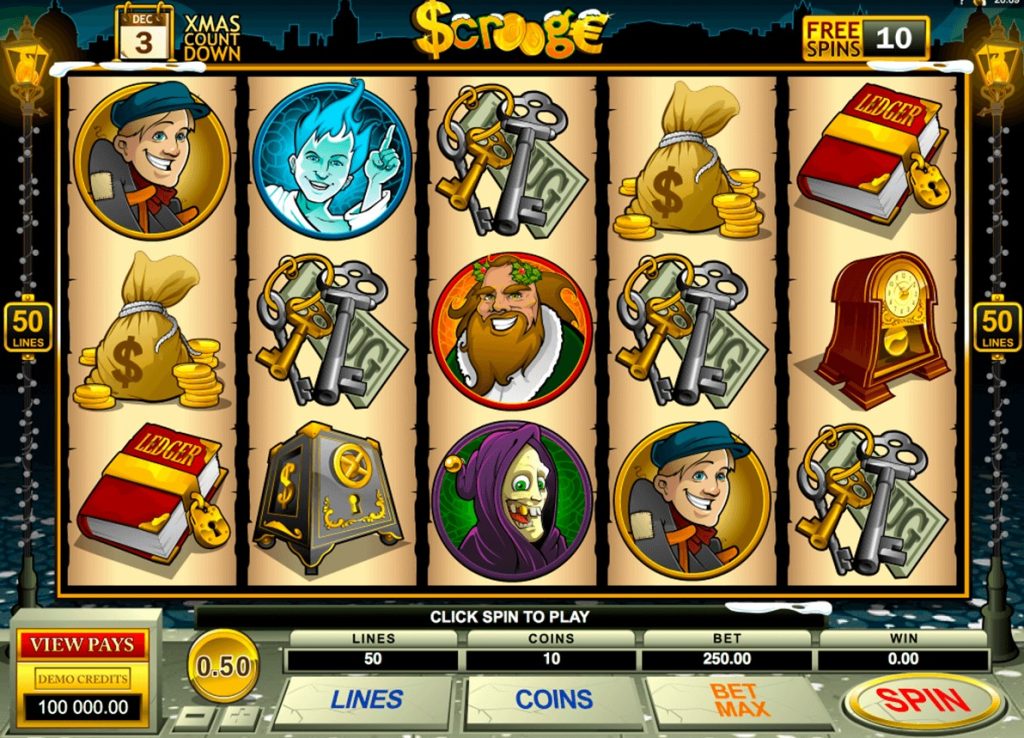Toggle the Demo Credits display

pos(83,679)
